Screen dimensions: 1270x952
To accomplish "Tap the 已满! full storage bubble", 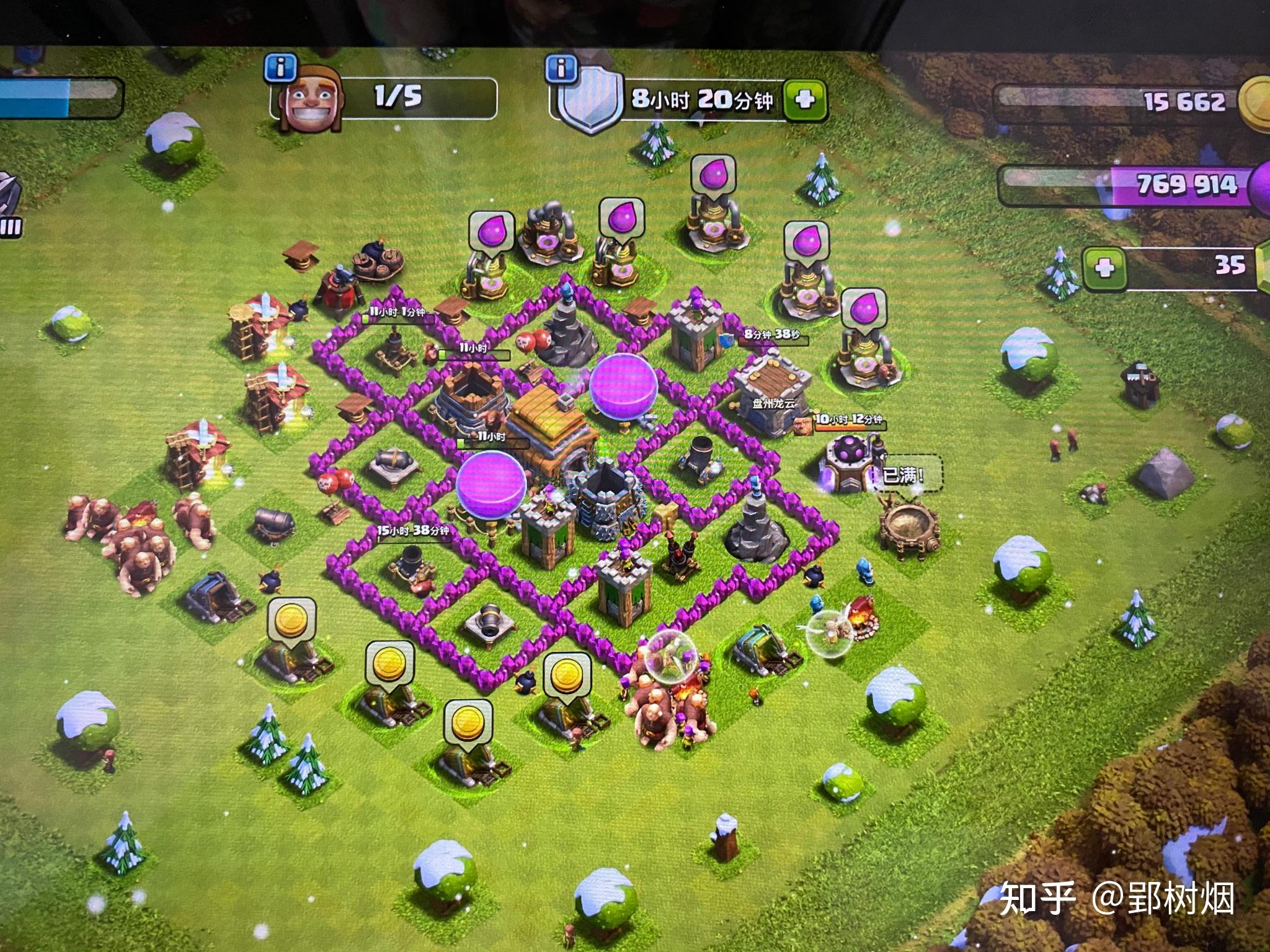I will click(x=904, y=477).
